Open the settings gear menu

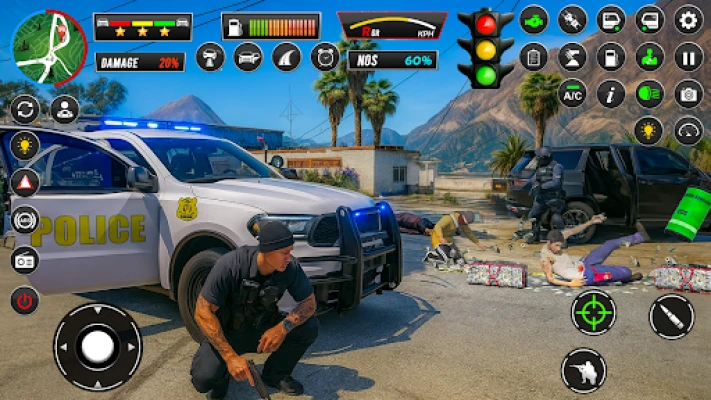(688, 19)
